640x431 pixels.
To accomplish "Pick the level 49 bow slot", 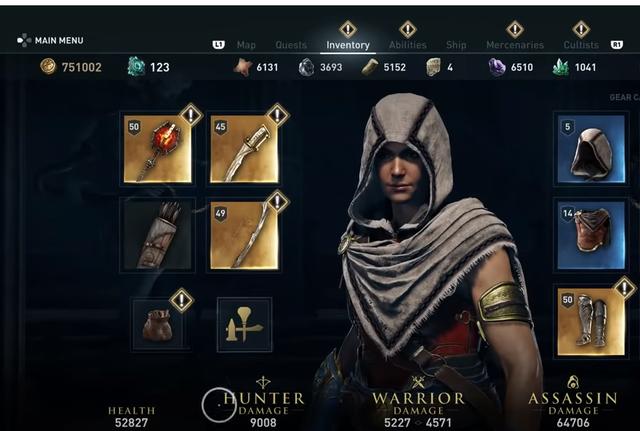I will coord(244,235).
